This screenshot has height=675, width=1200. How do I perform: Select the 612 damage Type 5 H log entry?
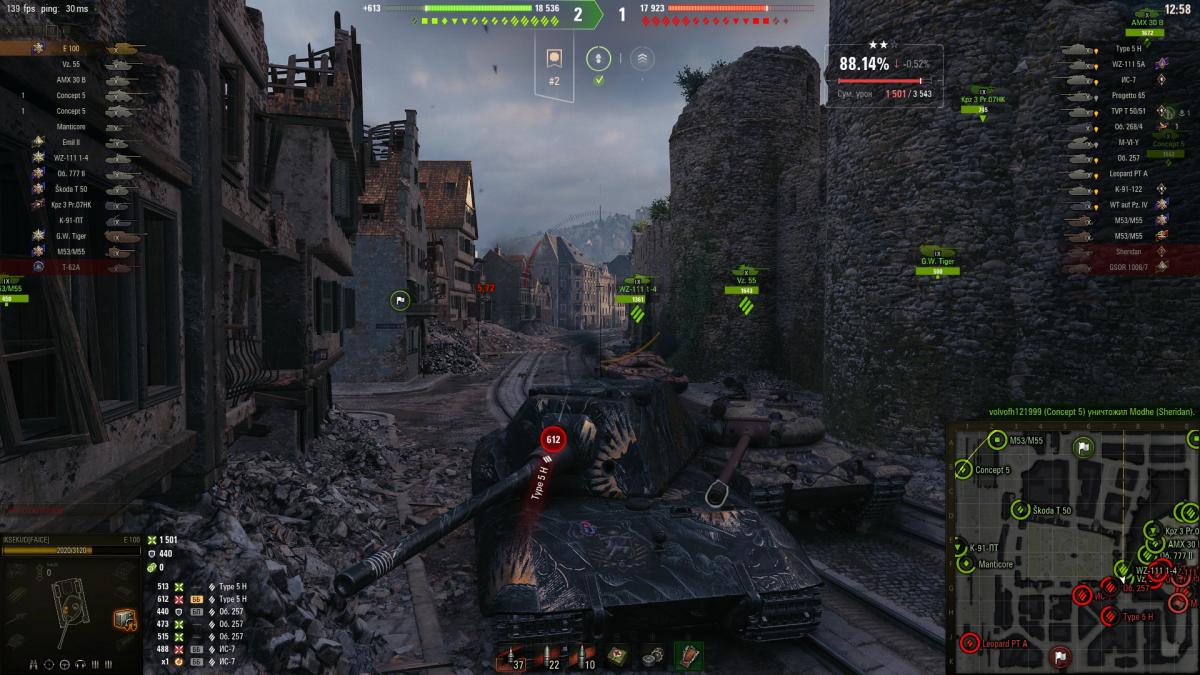(200, 599)
